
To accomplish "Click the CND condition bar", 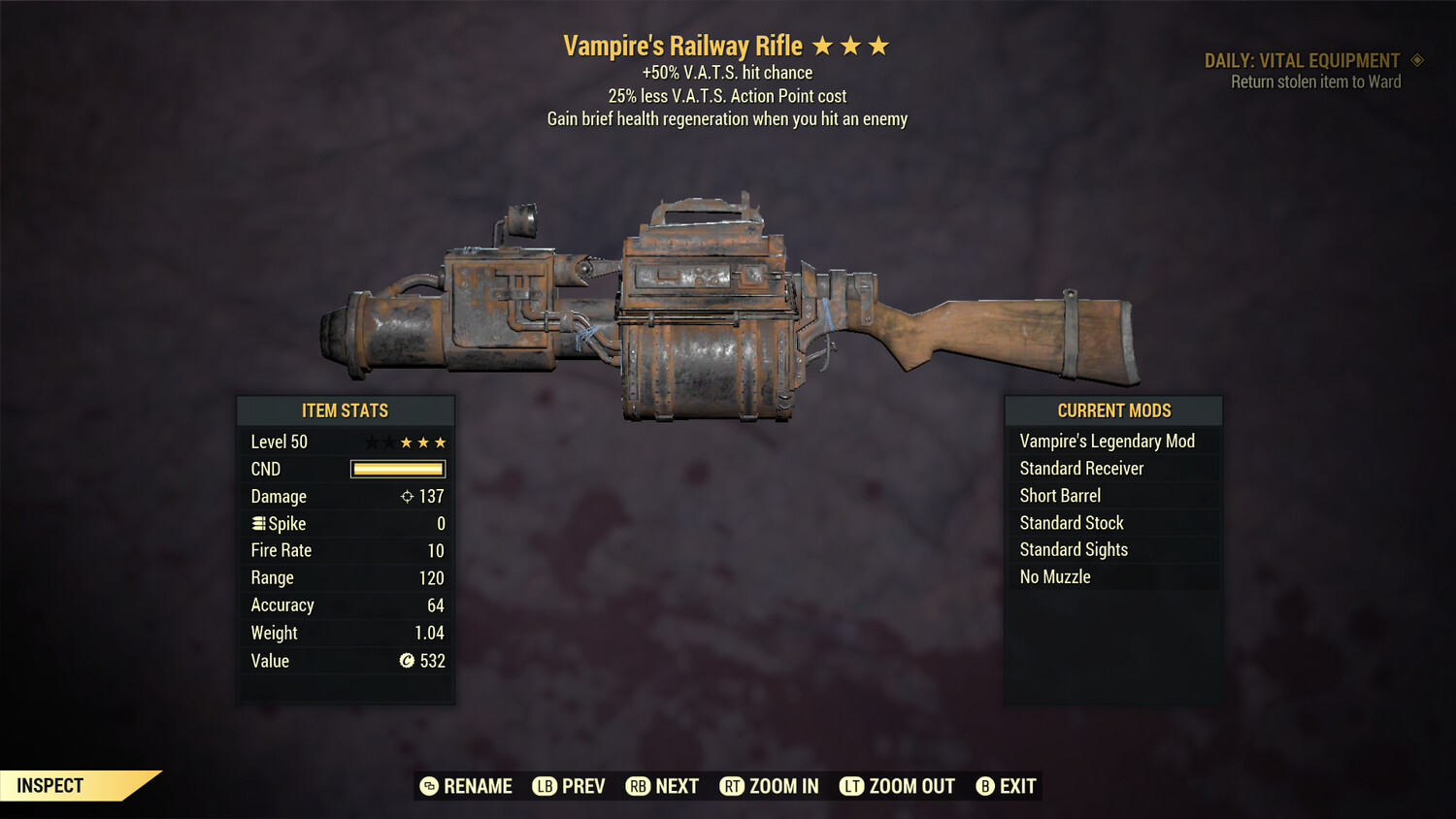I will [x=397, y=469].
